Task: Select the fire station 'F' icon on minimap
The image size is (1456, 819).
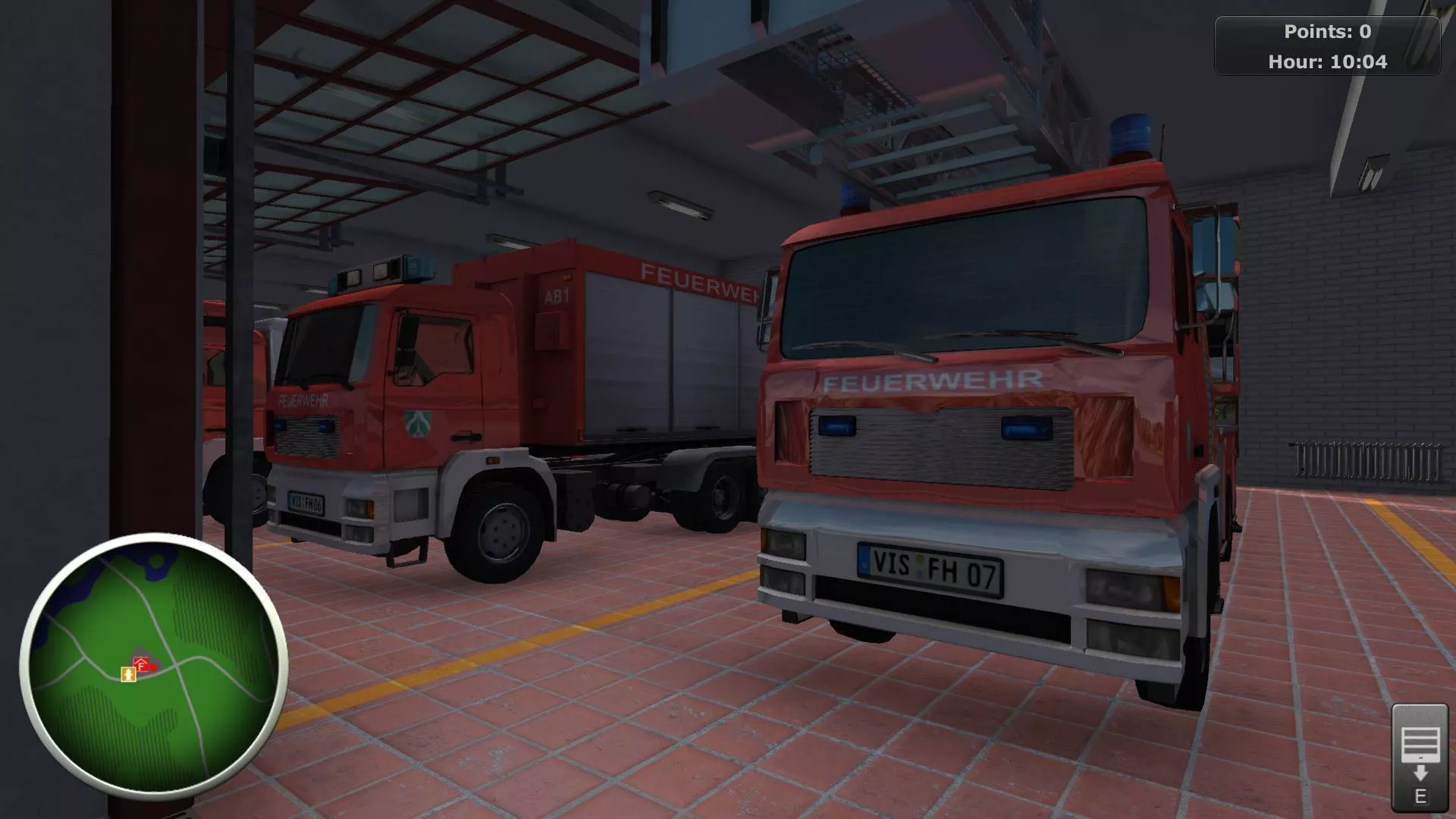Action: [x=141, y=662]
